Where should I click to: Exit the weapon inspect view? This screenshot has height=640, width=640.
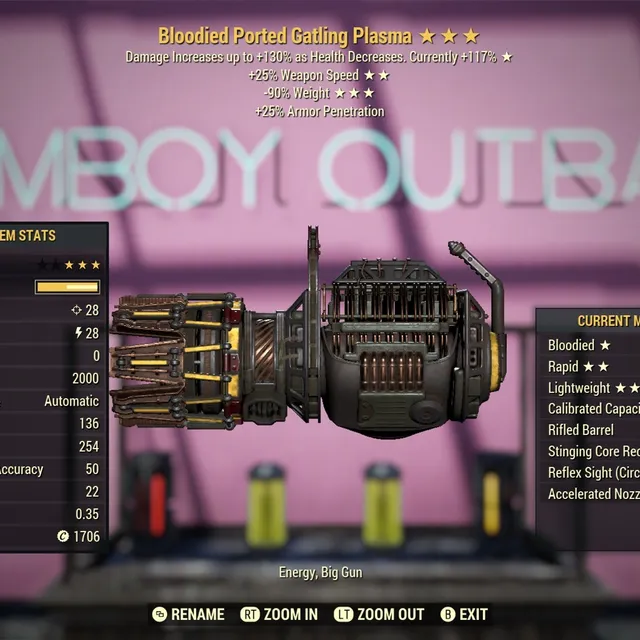(x=464, y=614)
